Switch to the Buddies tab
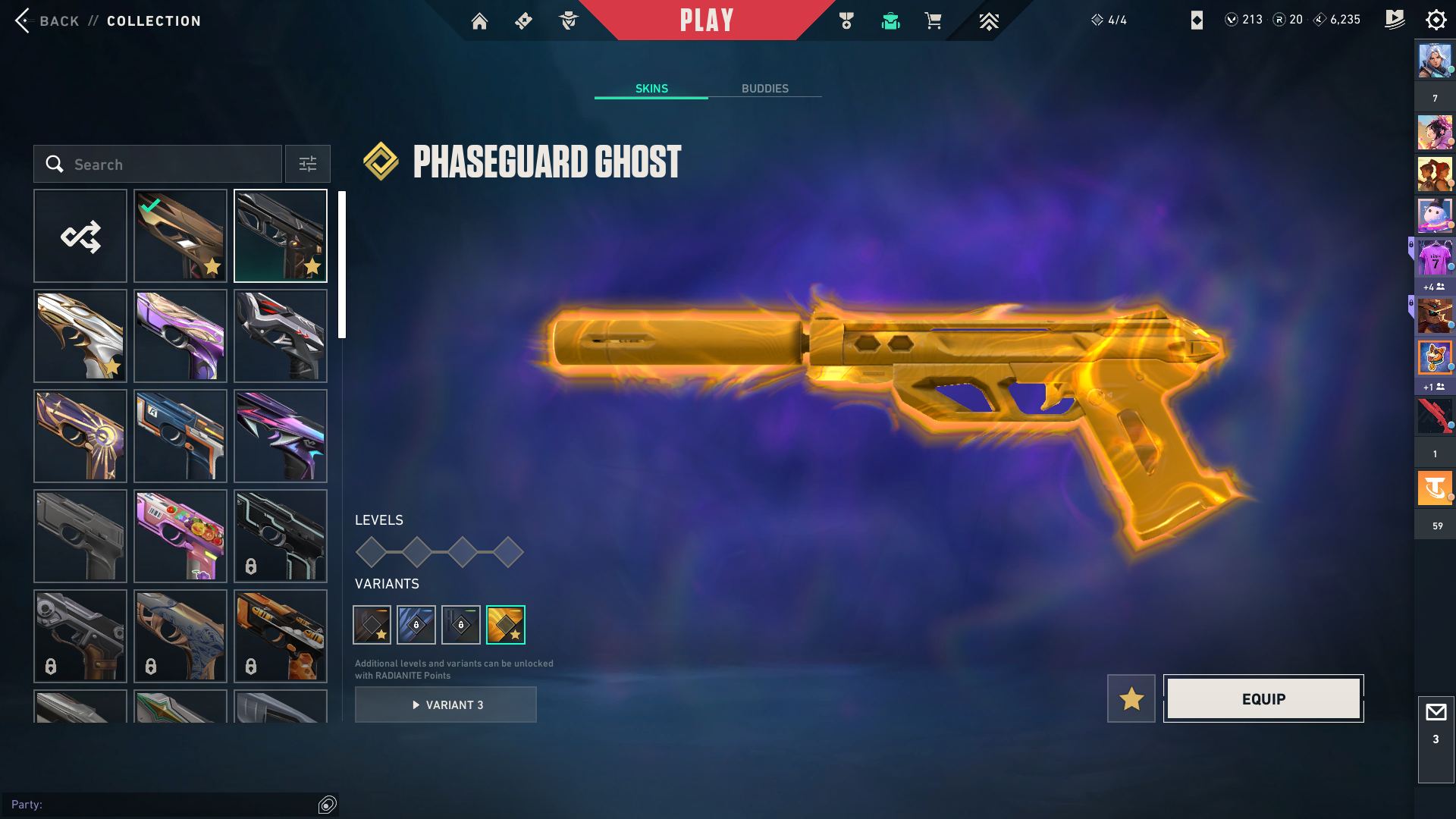 [764, 89]
